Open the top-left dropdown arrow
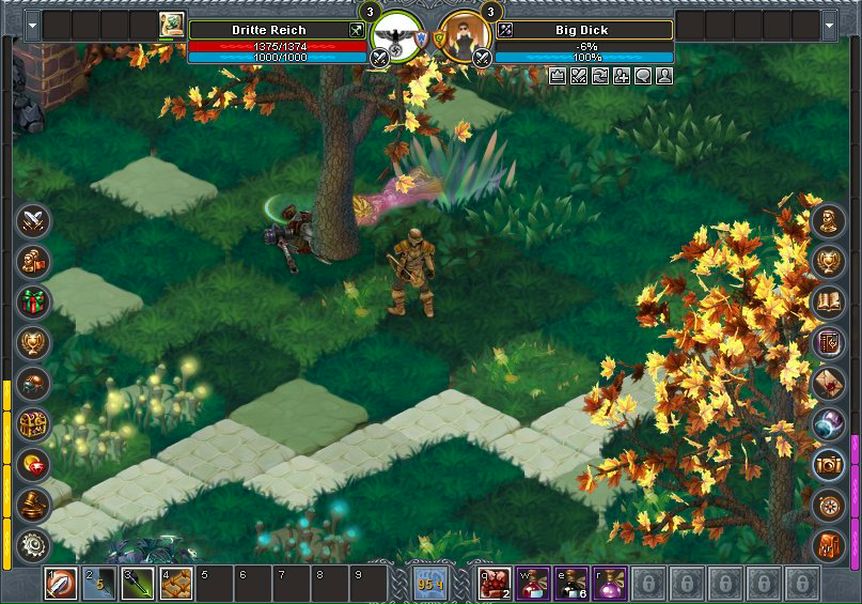This screenshot has width=862, height=604. click(32, 25)
